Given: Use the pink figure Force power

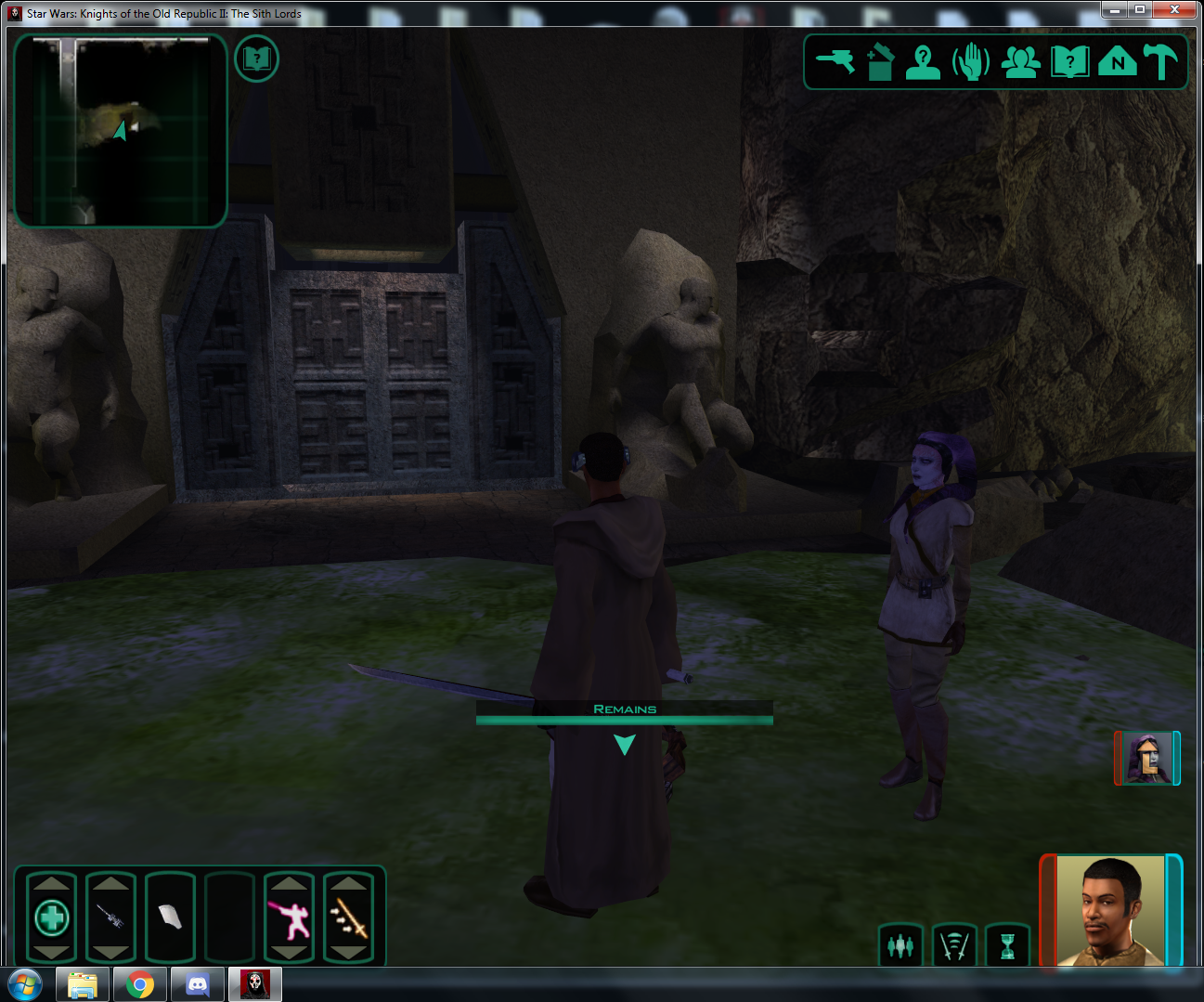Looking at the screenshot, I should pyautogui.click(x=290, y=917).
